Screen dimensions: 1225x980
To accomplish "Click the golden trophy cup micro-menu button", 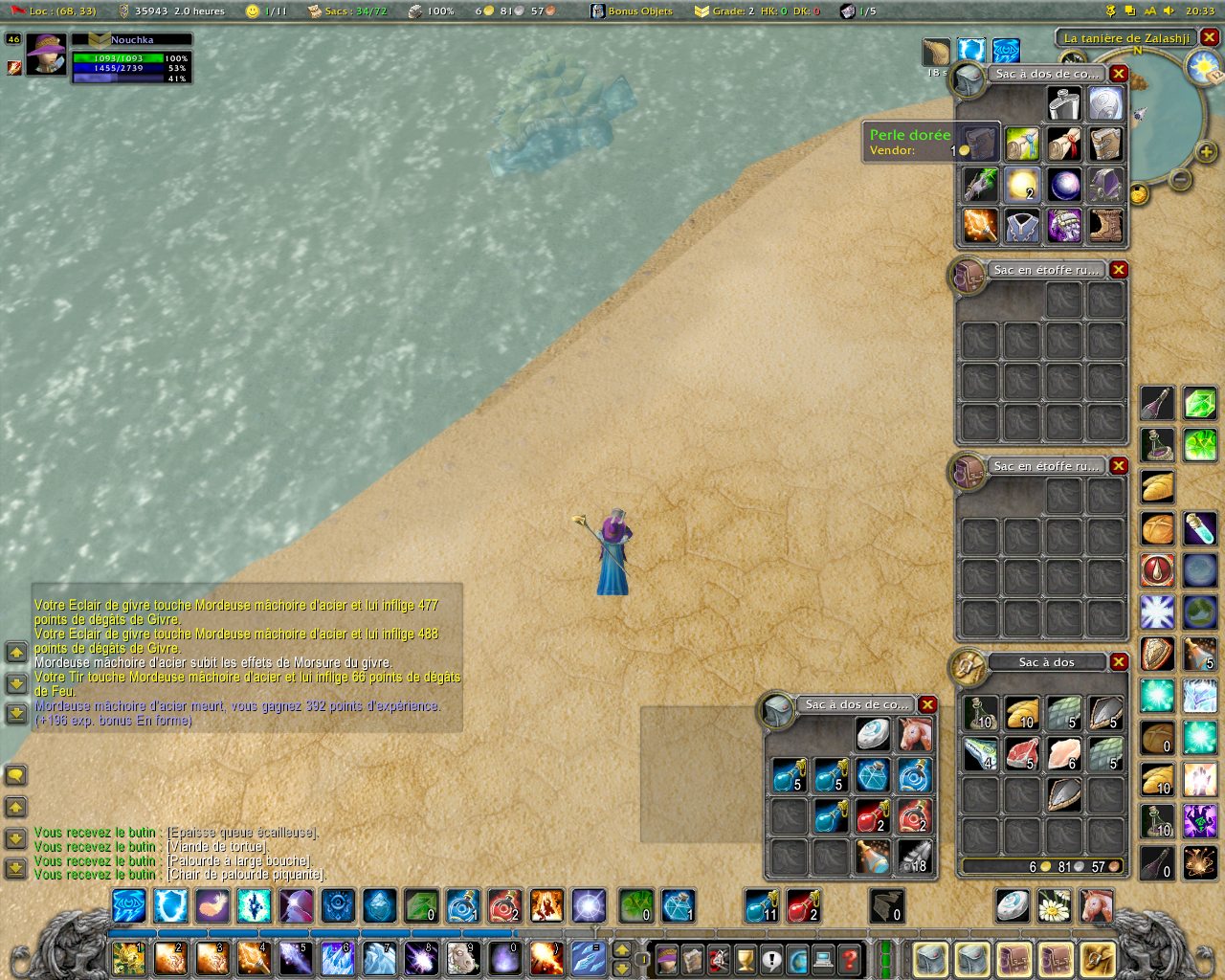I will (746, 958).
